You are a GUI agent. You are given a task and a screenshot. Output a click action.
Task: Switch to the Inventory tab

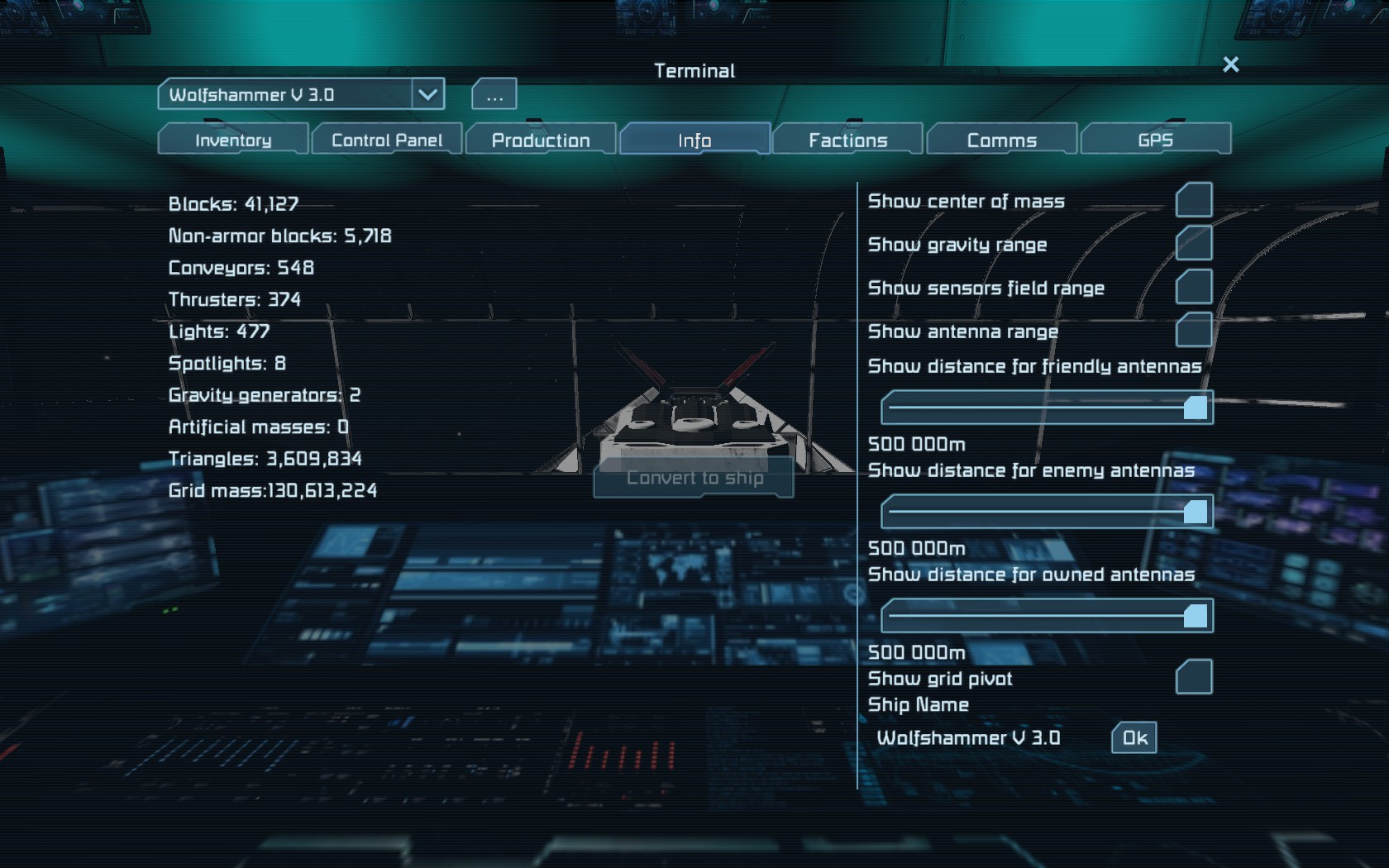(x=233, y=140)
